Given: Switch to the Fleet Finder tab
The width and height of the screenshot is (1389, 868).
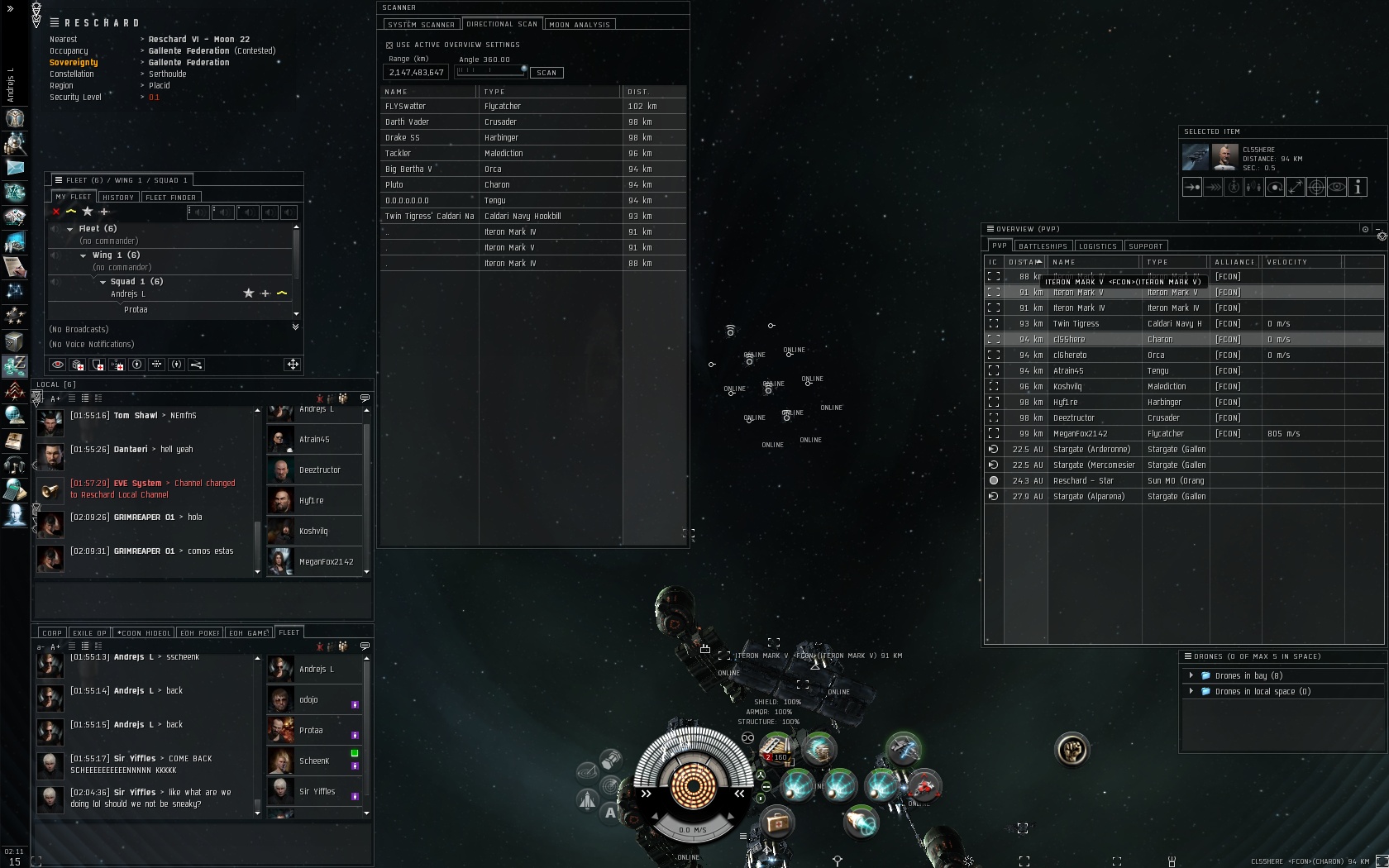Looking at the screenshot, I should 170,198.
